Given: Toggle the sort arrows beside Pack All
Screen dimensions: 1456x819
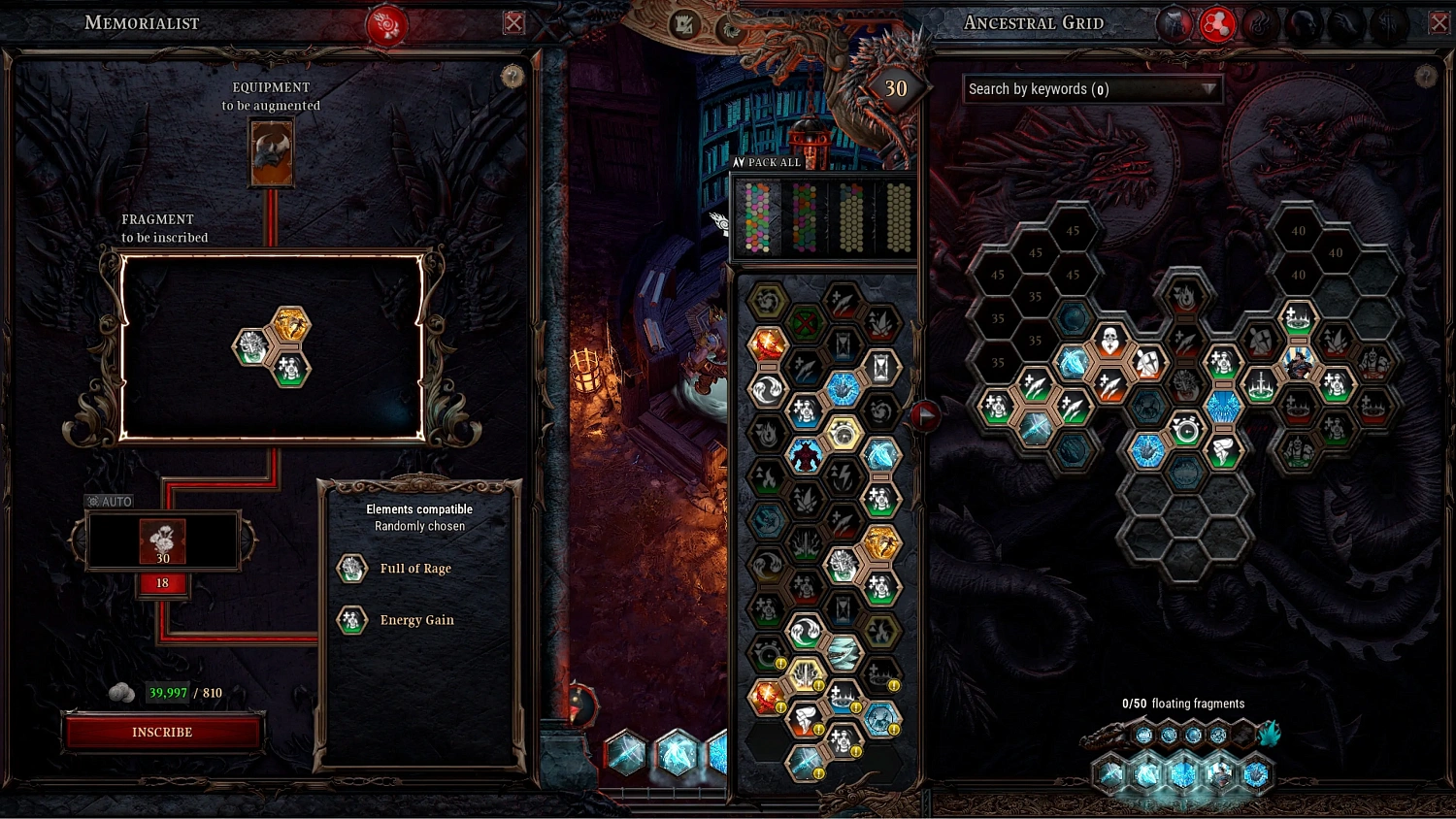Looking at the screenshot, I should point(741,162).
